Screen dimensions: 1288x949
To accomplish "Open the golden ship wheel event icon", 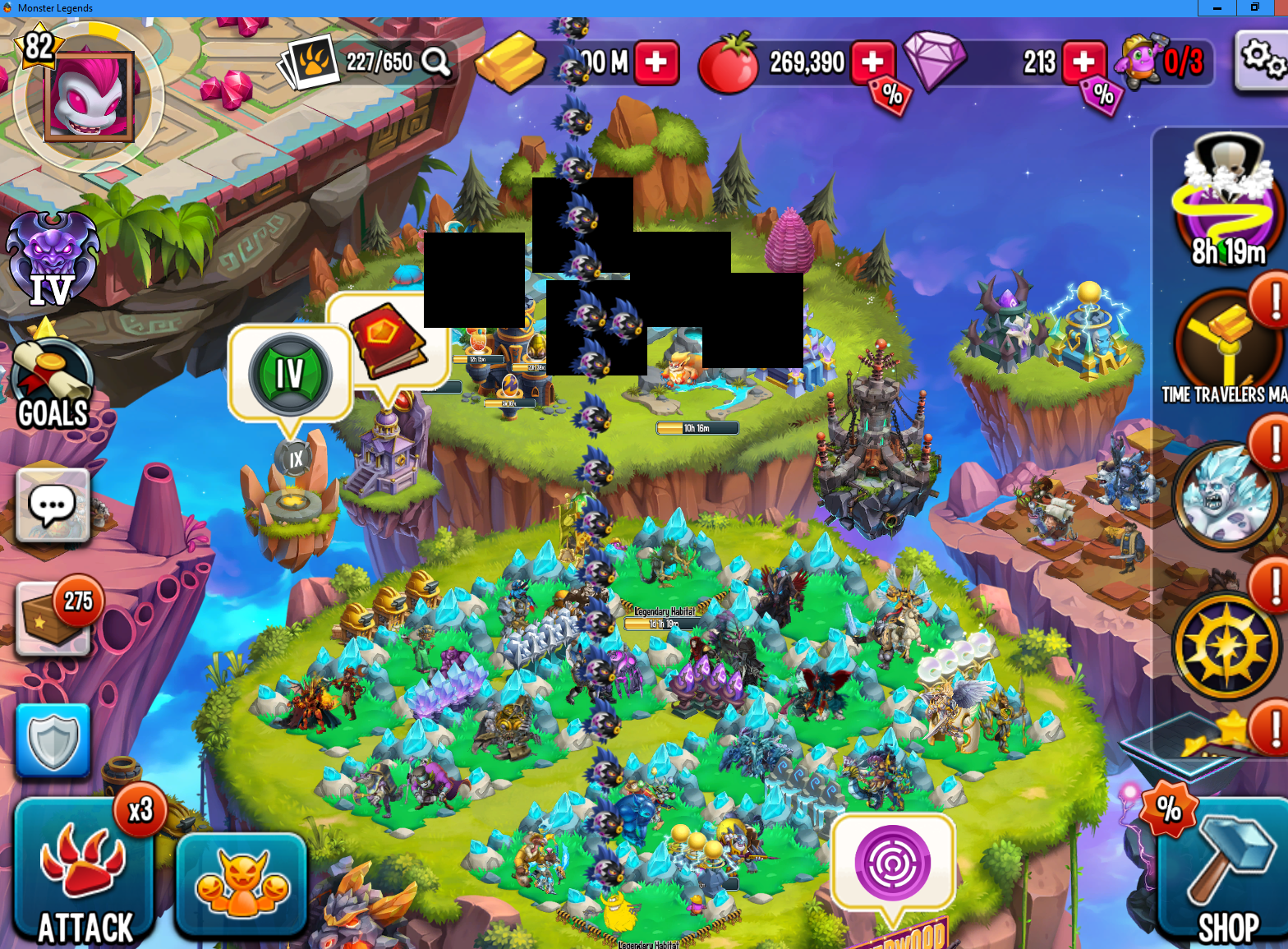I will tap(1226, 646).
